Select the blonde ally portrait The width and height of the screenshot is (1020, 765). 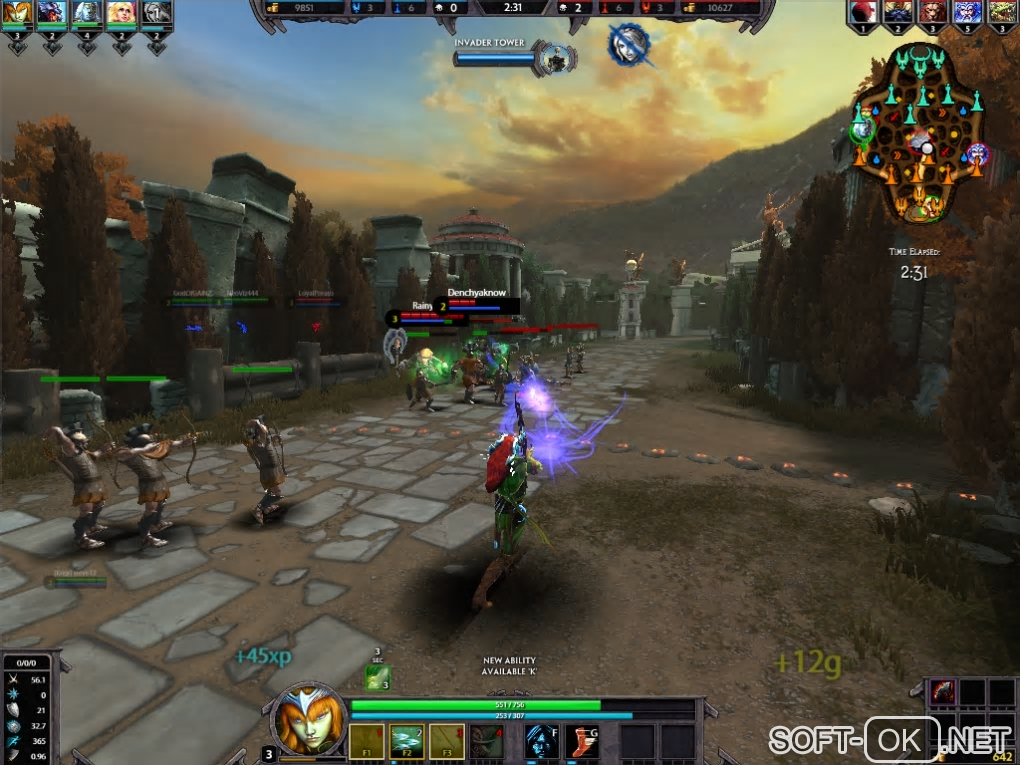tap(121, 13)
